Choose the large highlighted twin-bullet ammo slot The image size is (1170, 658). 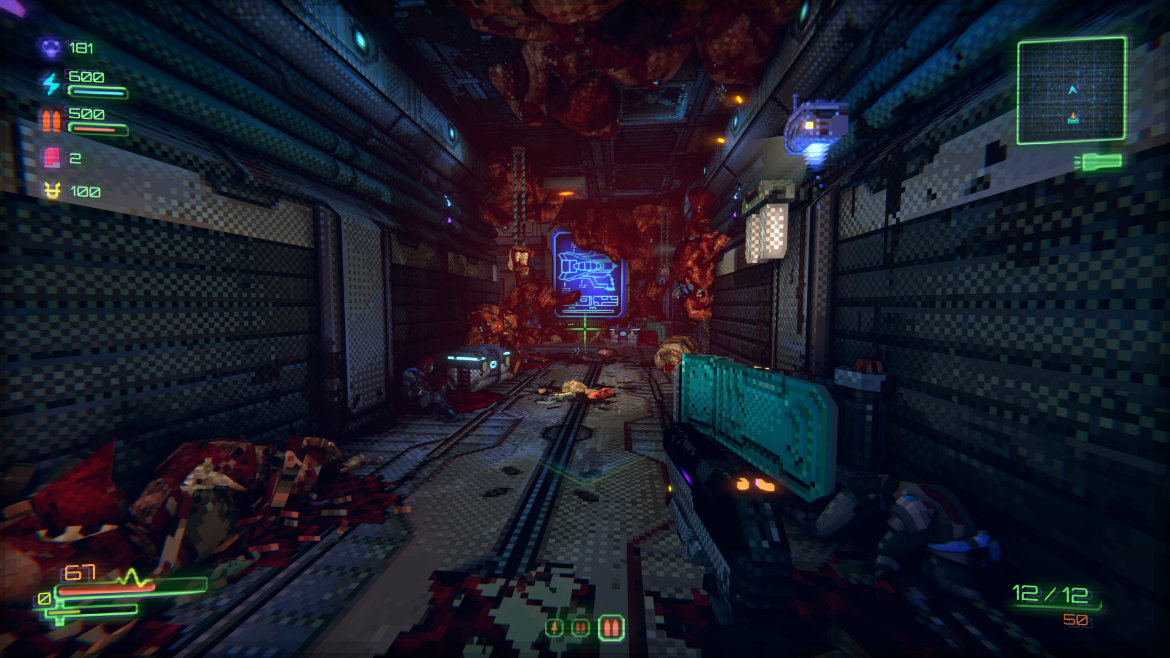pos(611,628)
